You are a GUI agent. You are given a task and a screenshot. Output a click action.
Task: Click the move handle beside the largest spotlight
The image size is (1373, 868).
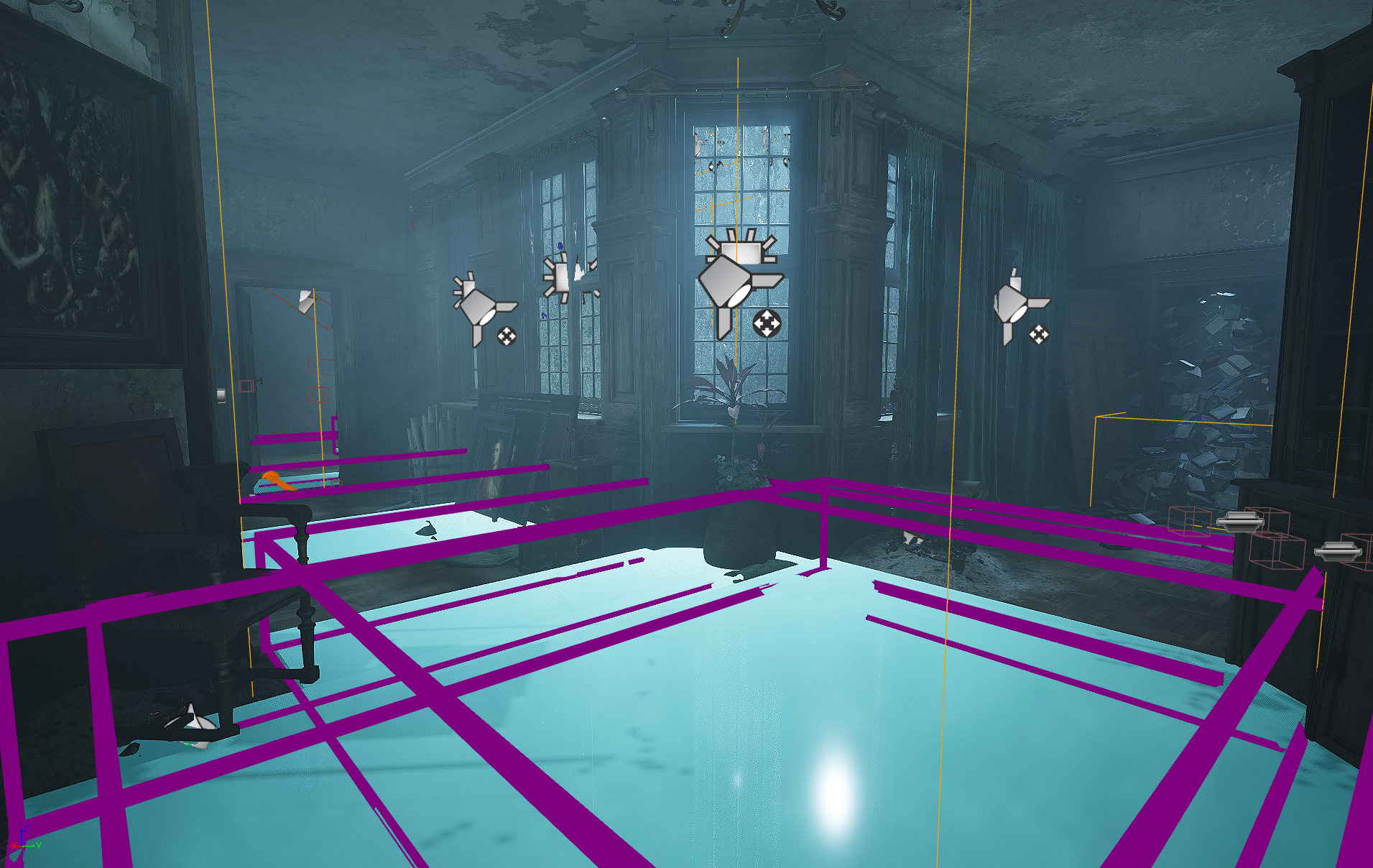(767, 324)
